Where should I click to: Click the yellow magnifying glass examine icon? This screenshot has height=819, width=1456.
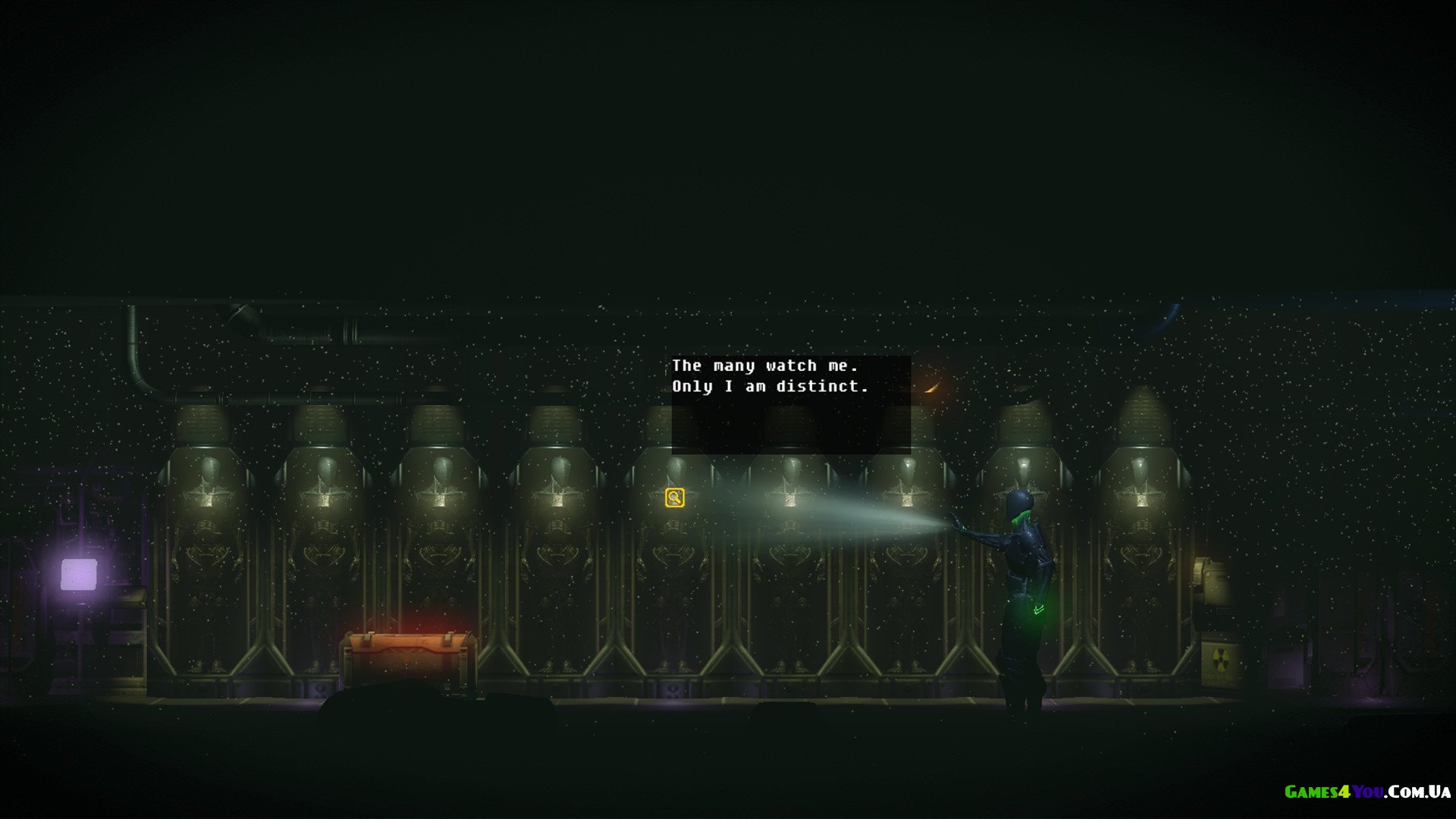pos(674,497)
